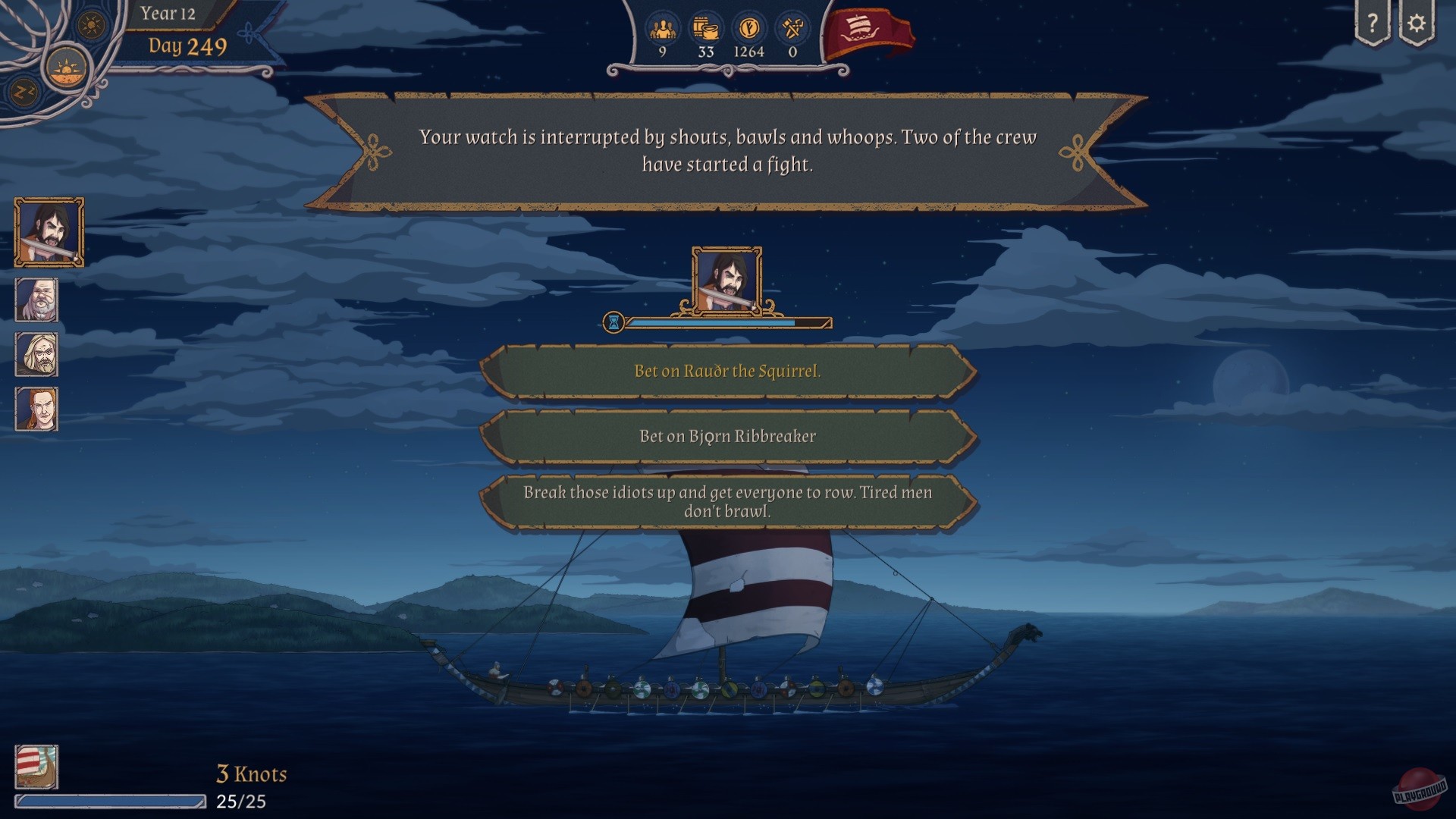Toggle the Zz rest mode icon
This screenshot has width=1456, height=819.
[x=24, y=91]
